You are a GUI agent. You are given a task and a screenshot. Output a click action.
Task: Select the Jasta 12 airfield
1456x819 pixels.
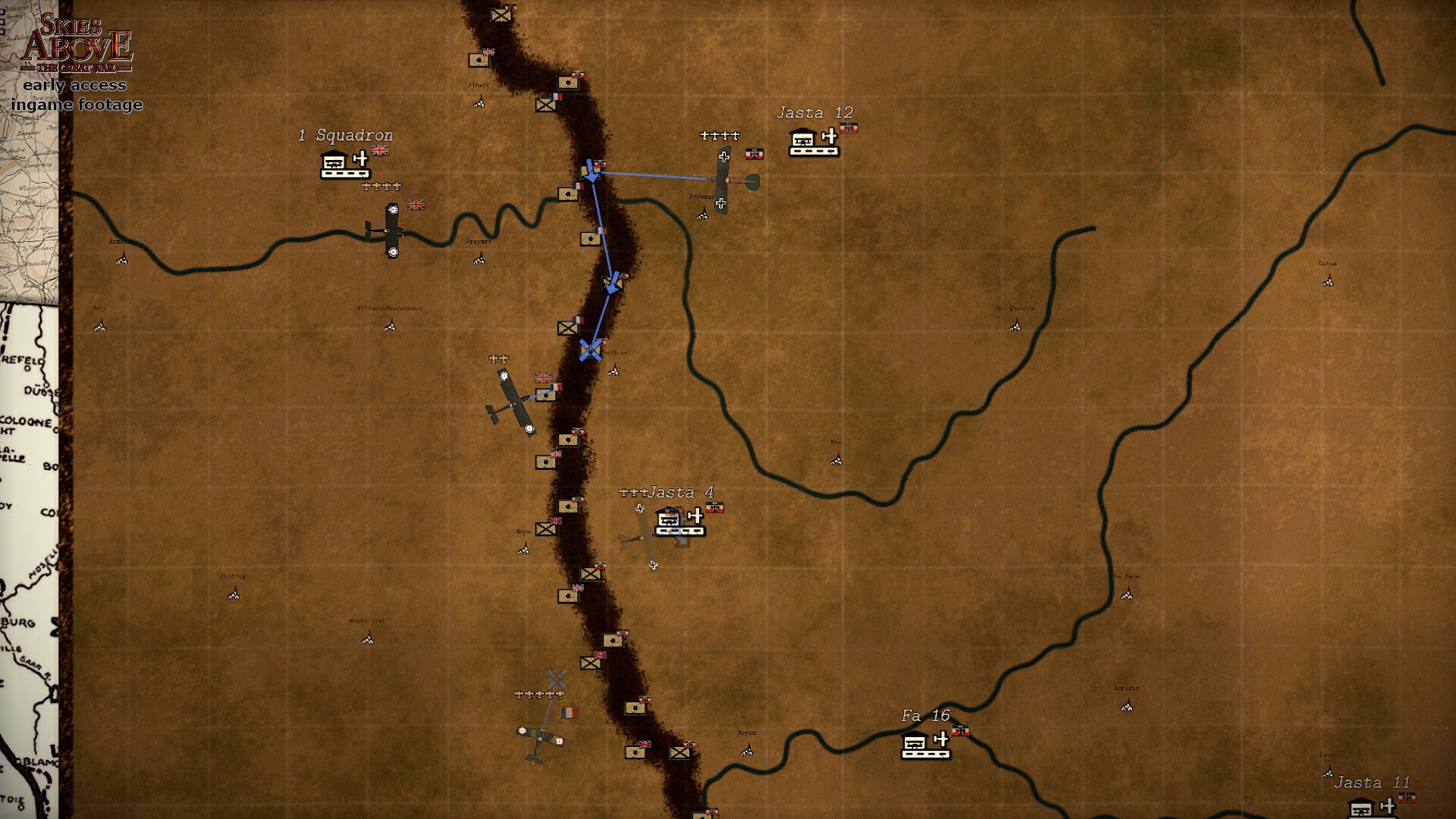(x=814, y=142)
